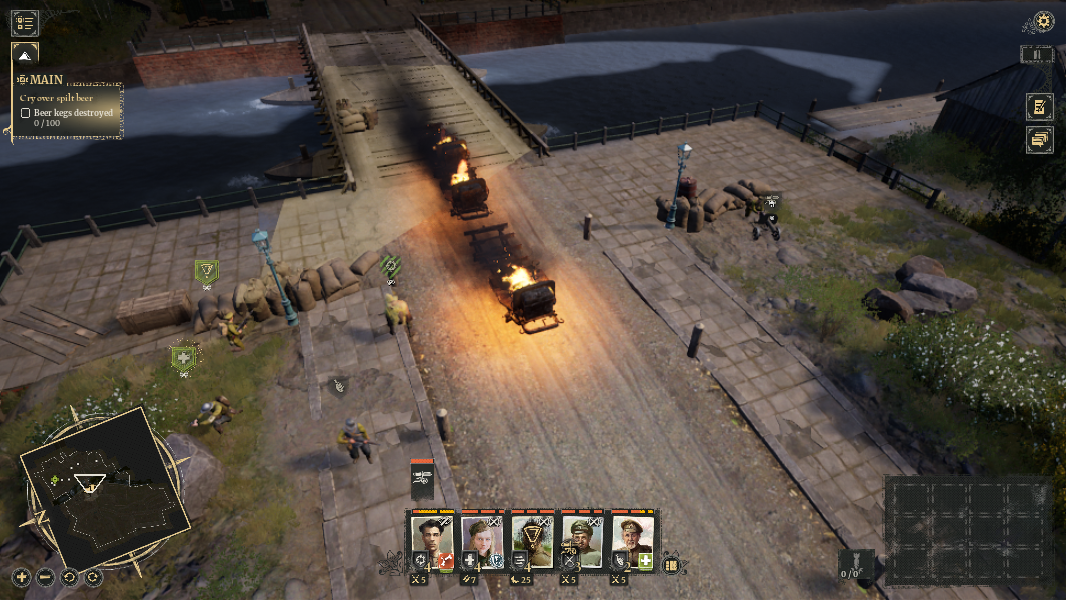The width and height of the screenshot is (1066, 600).
Task: Open the chat messages log
Action: (x=1039, y=140)
